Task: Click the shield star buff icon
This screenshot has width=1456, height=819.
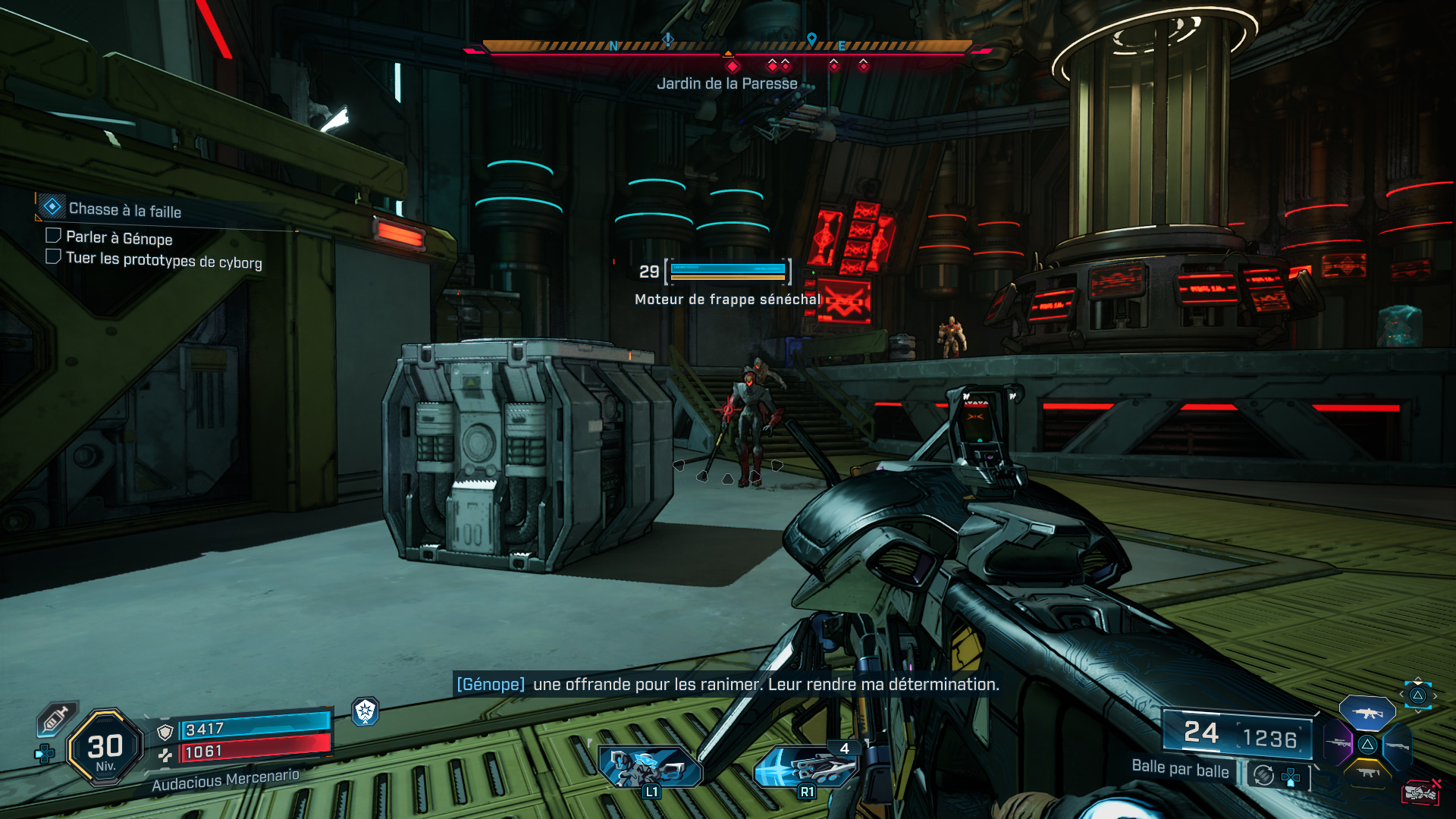Action: 366,711
